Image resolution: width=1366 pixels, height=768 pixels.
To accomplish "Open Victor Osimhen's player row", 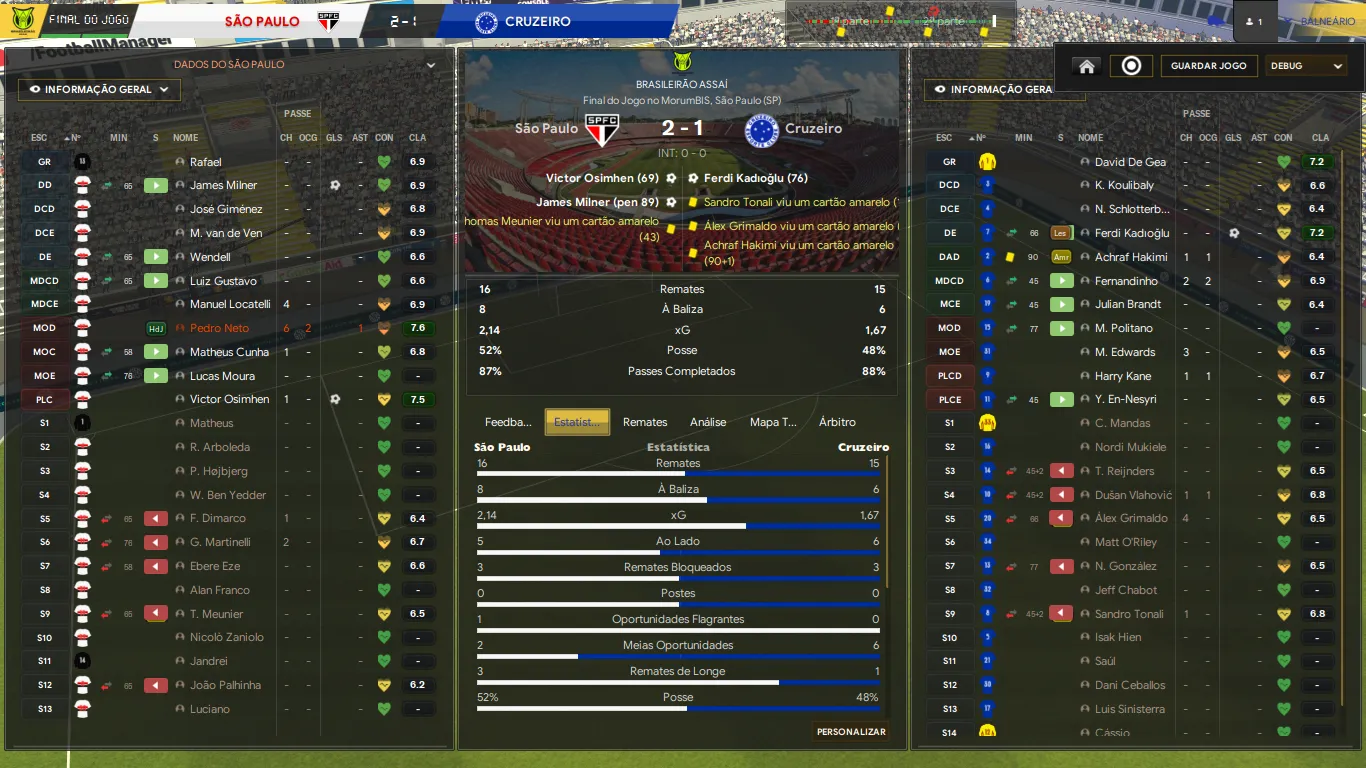I will pyautogui.click(x=229, y=399).
